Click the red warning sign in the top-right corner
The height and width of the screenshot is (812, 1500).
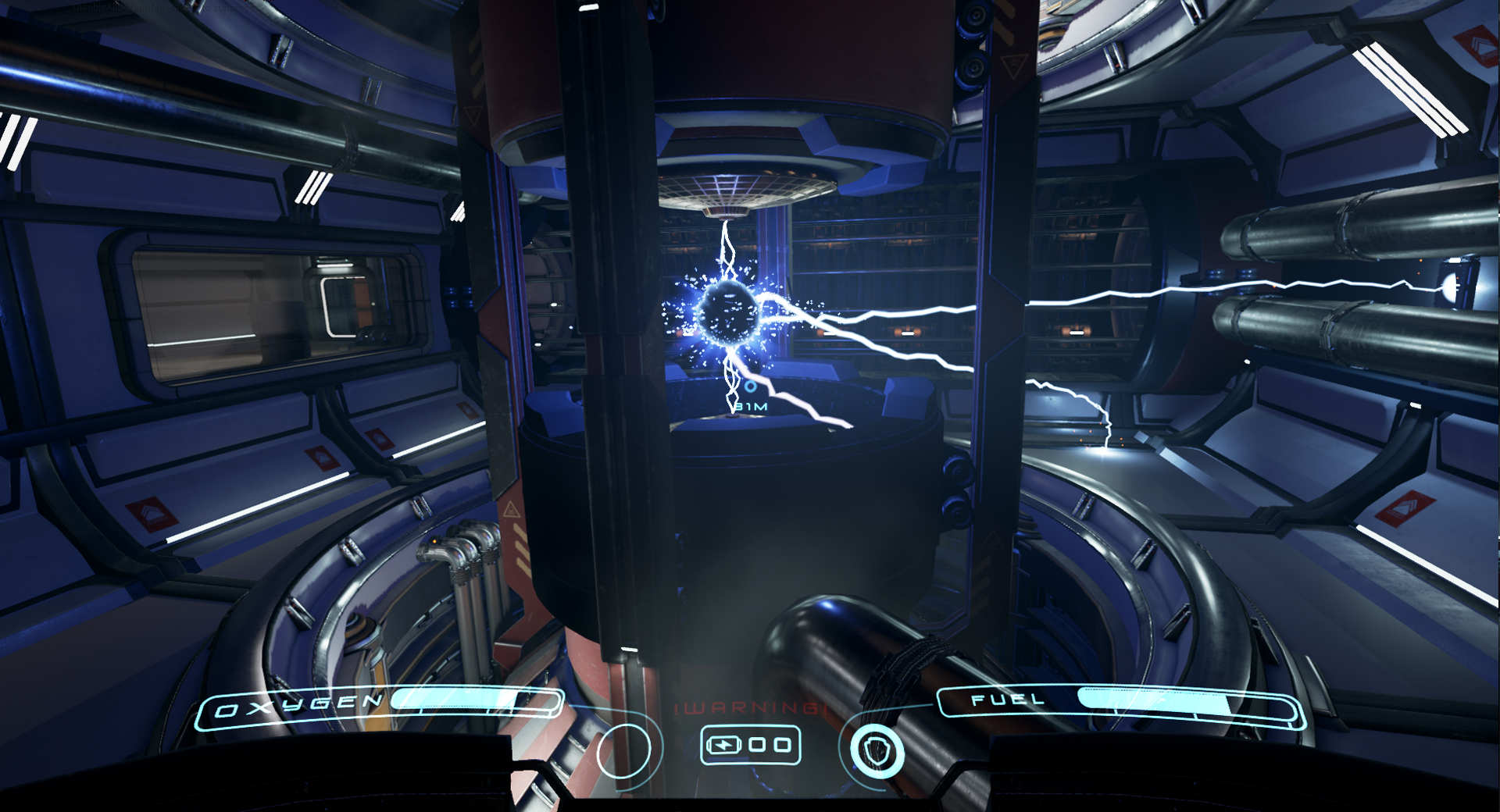(x=1478, y=45)
